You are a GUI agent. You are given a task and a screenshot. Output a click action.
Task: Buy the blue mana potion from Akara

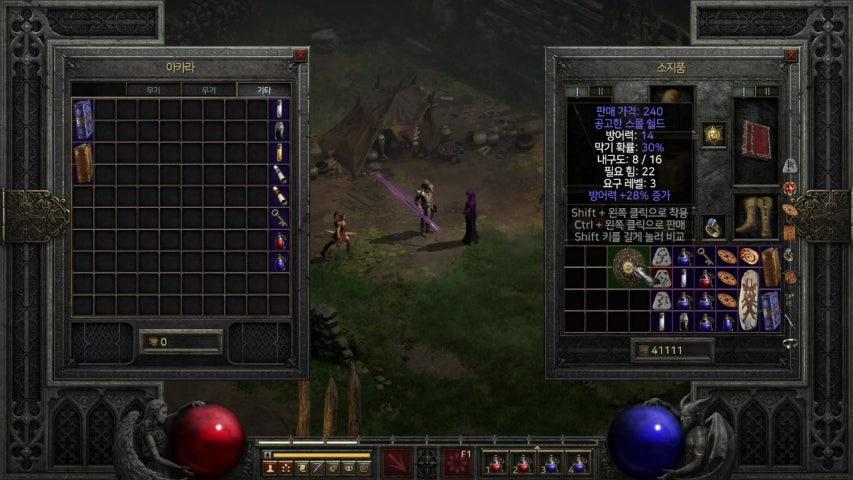pyautogui.click(x=280, y=262)
